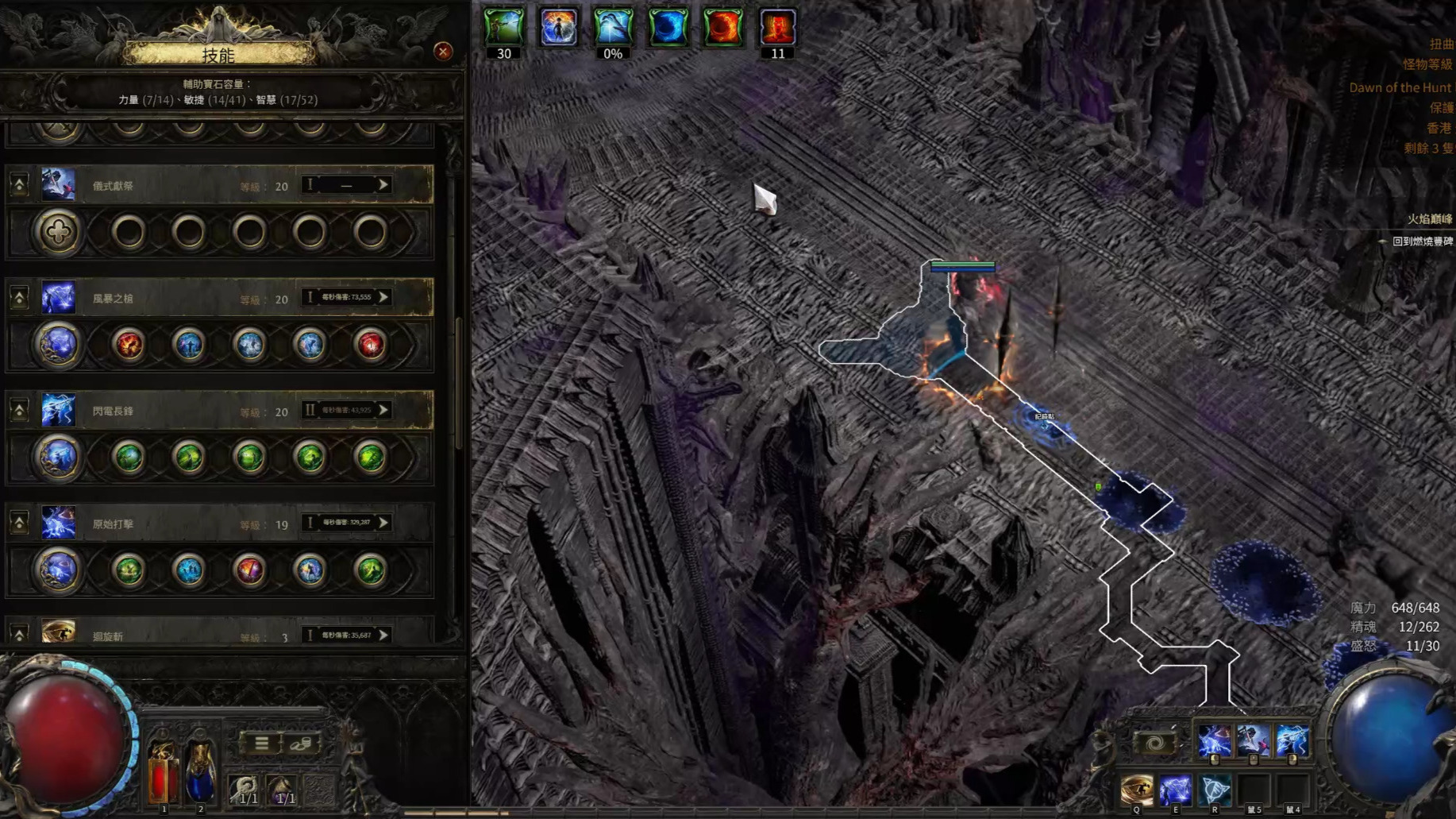Toggle the expander beside 風暴之槍
Screen dimensions: 1456x819
(x=19, y=298)
